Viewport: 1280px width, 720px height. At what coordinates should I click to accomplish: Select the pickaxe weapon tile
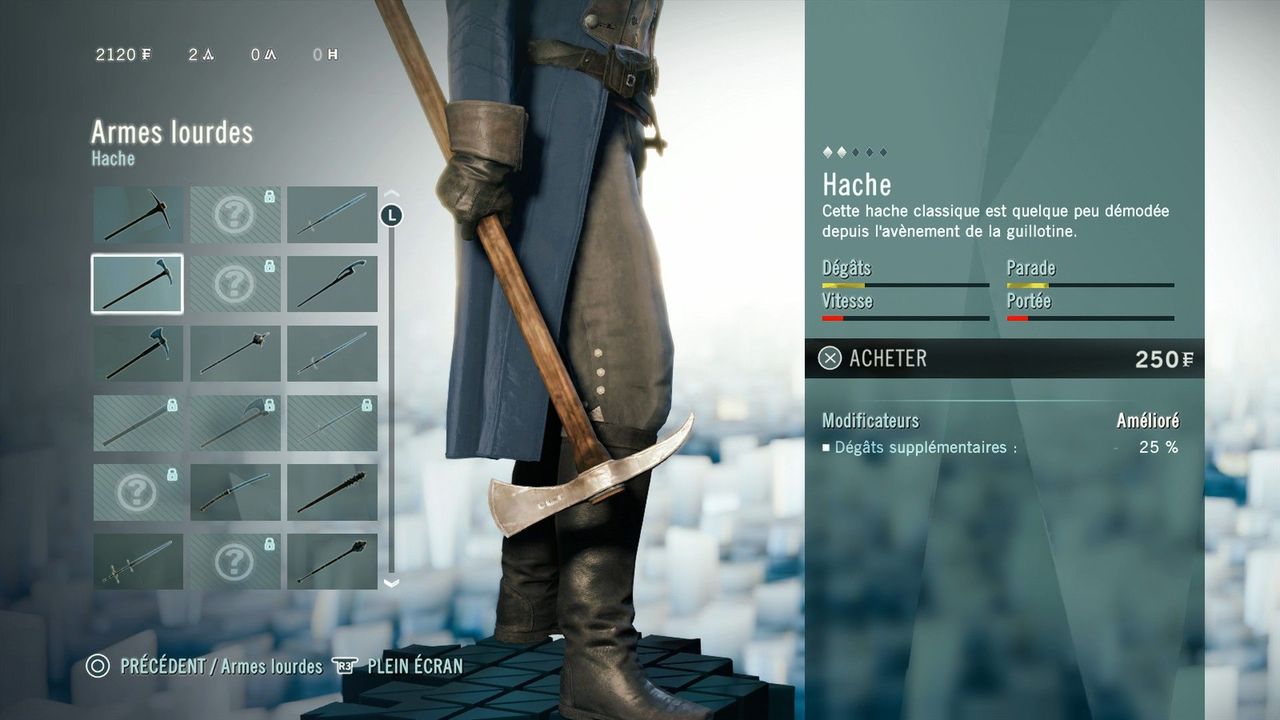click(x=138, y=214)
